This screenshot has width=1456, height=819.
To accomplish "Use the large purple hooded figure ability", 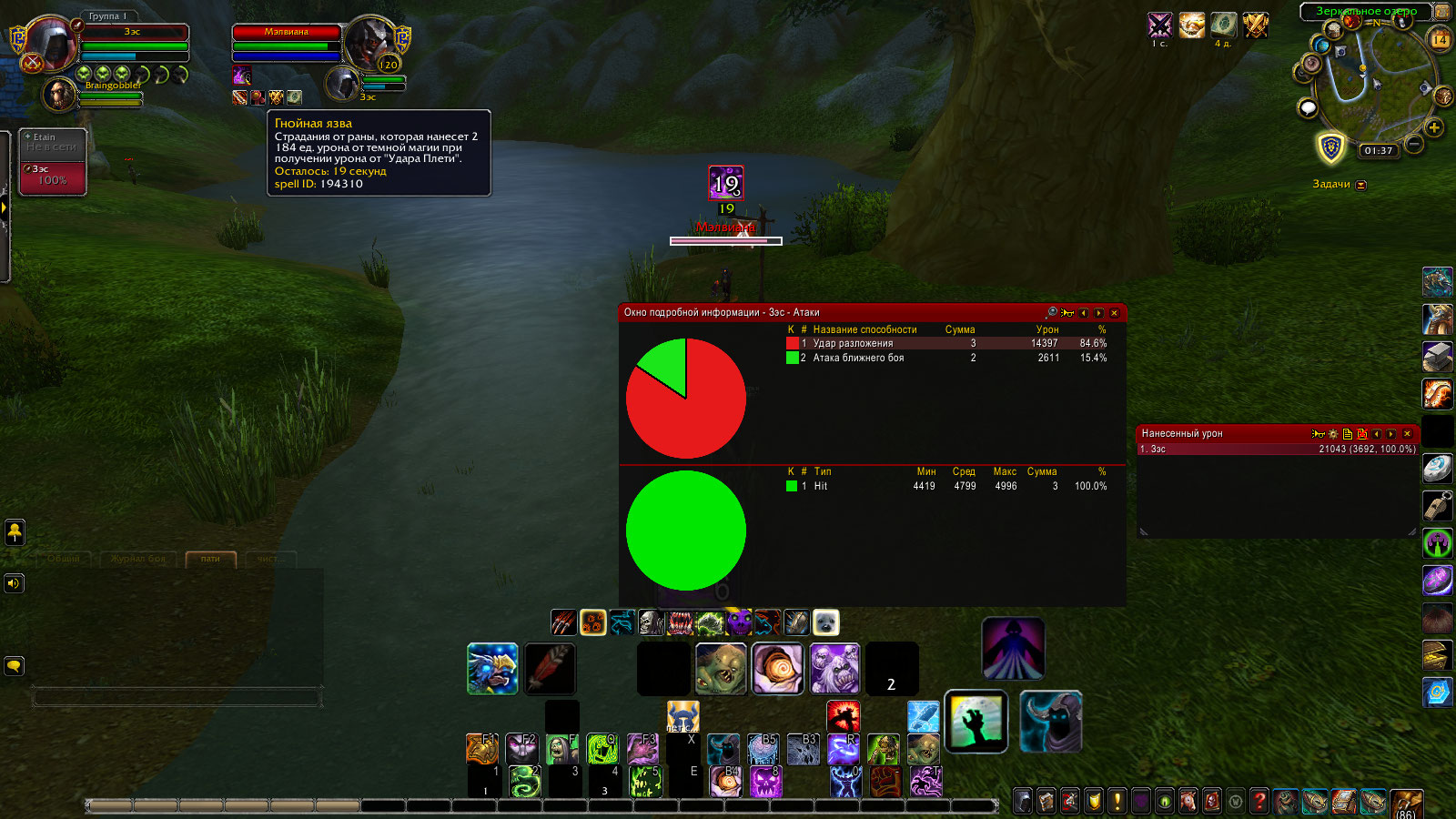I will coord(1013,648).
